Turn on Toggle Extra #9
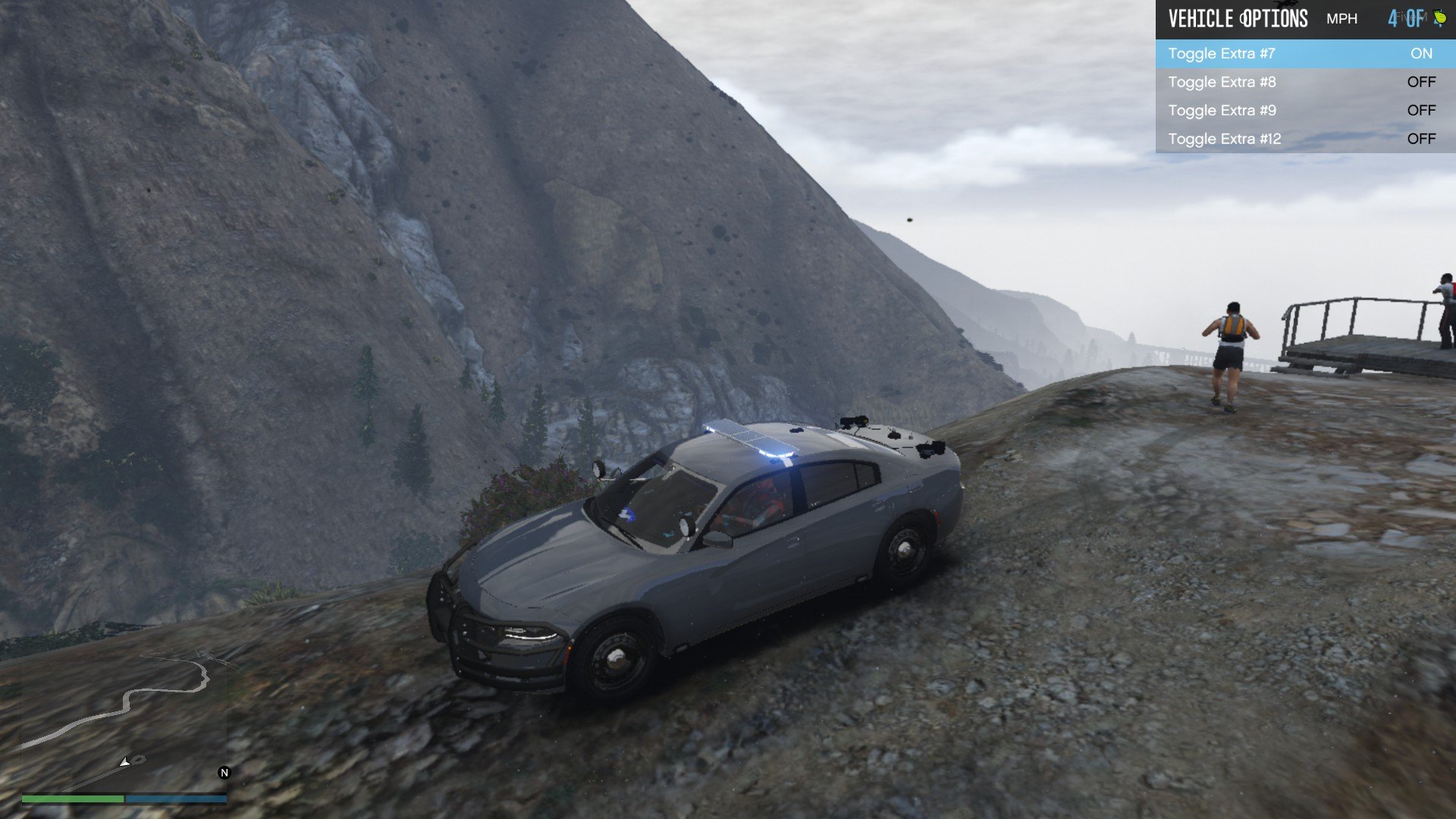1456x819 pixels. click(x=1304, y=111)
